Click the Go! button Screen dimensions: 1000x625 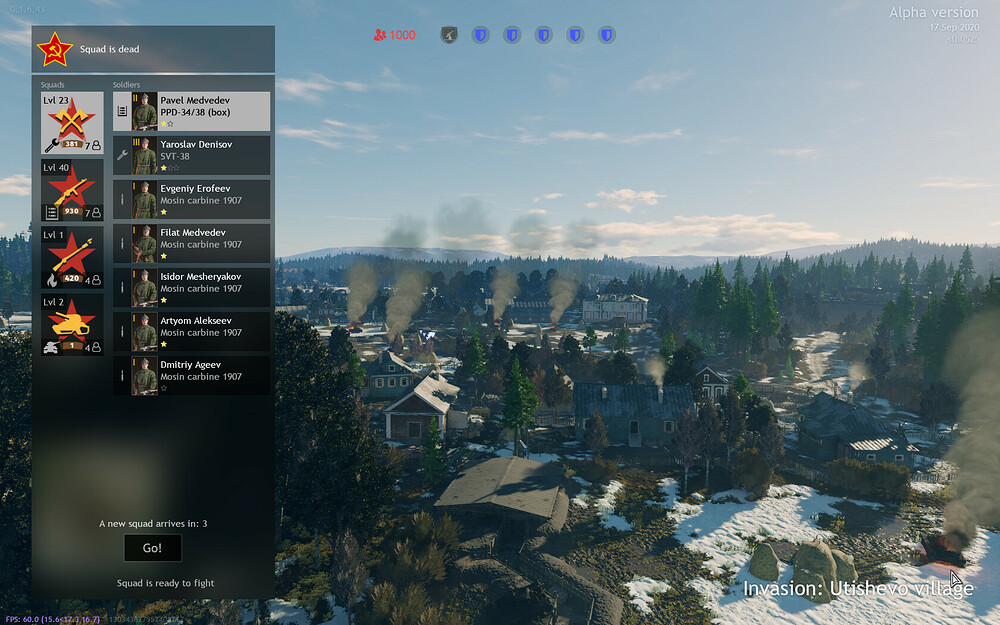pyautogui.click(x=152, y=548)
